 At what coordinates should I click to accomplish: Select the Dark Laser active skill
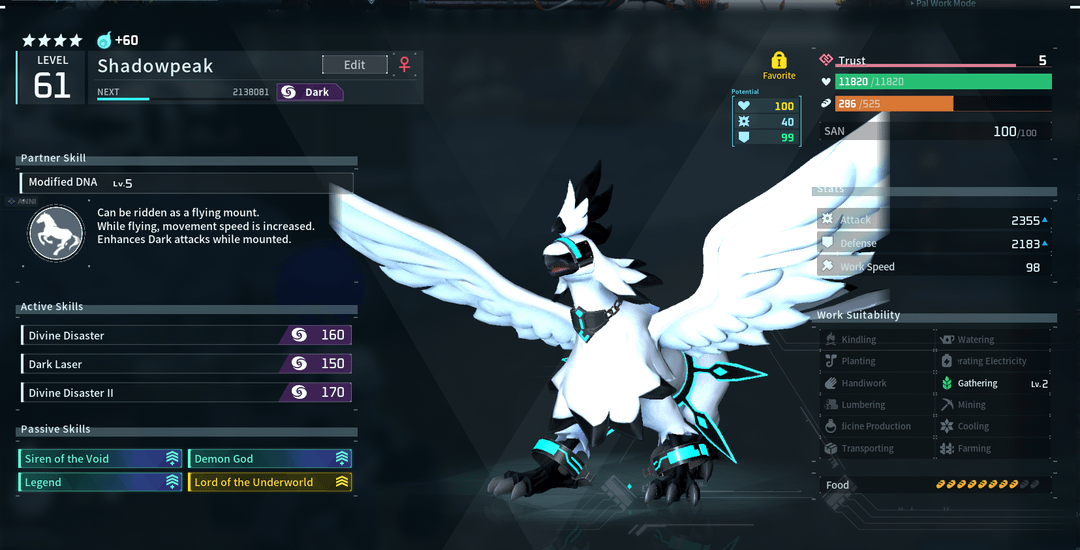(x=186, y=364)
